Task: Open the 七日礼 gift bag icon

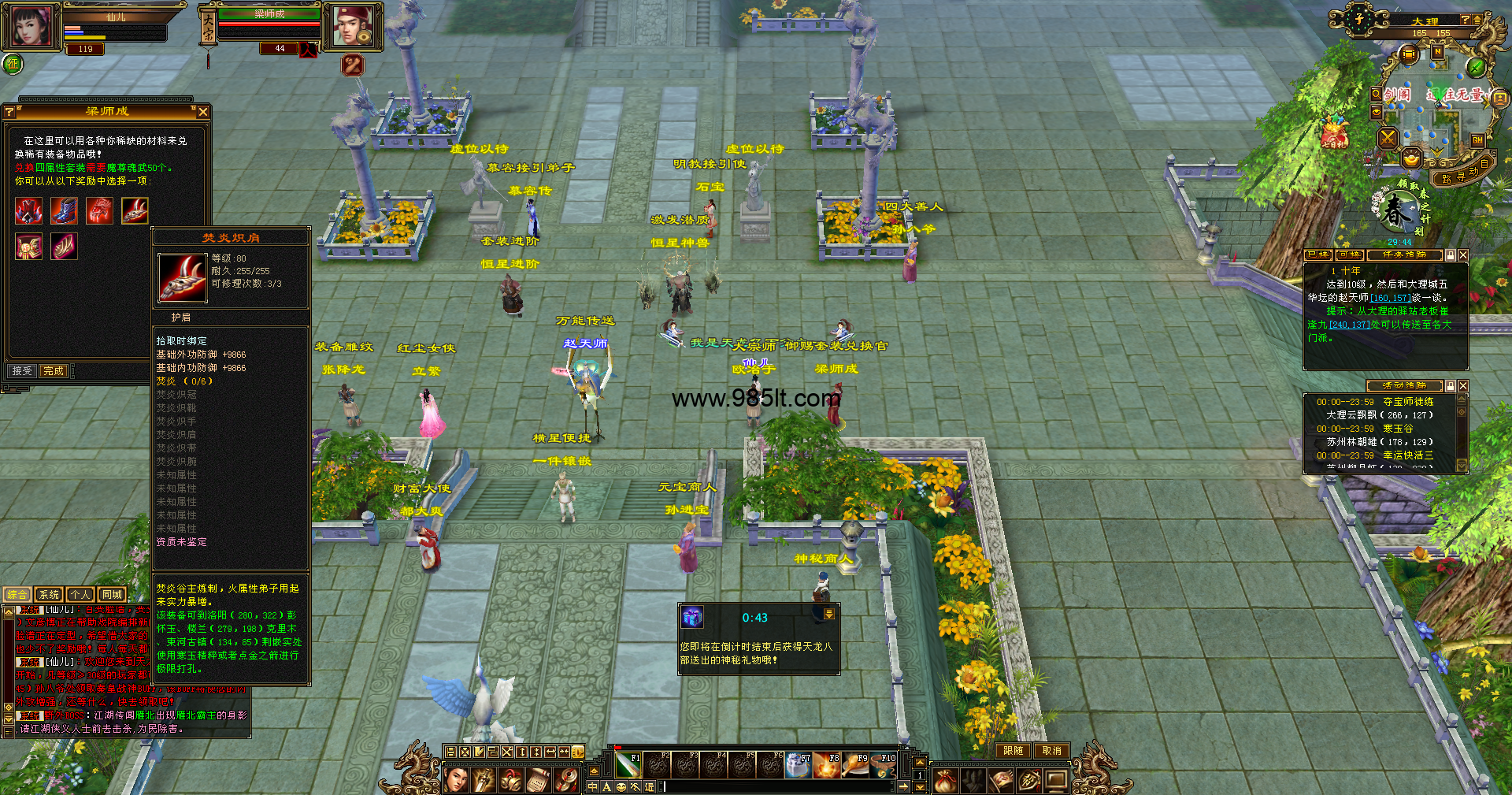Action: click(x=1334, y=132)
